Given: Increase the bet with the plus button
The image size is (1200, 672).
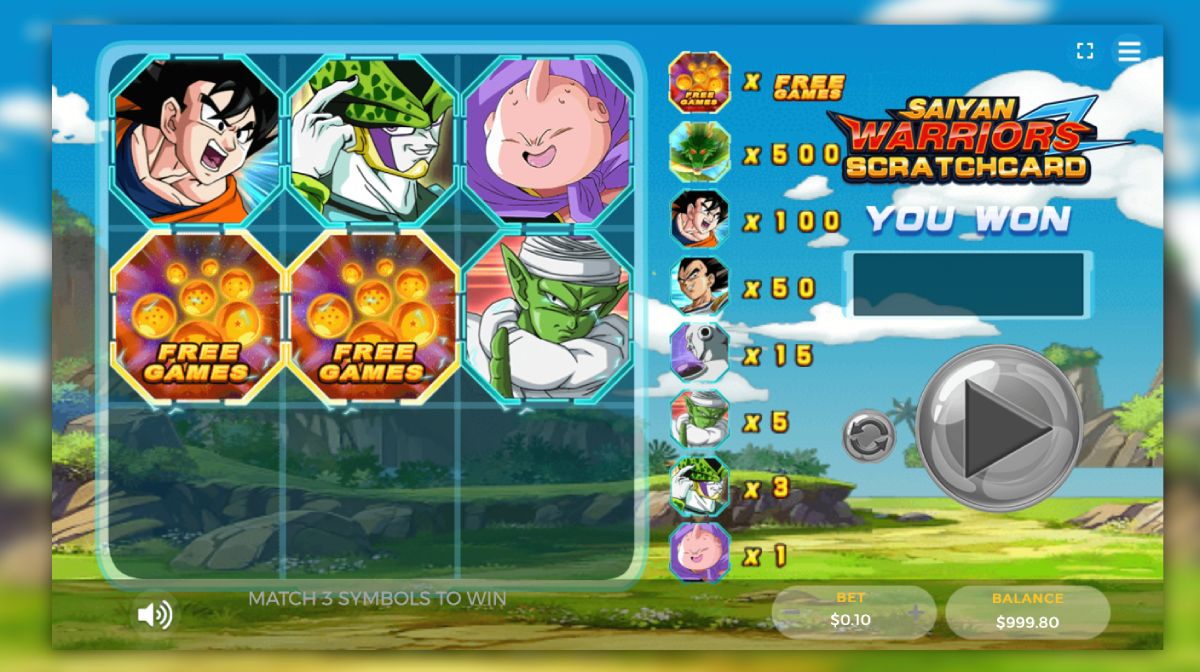Looking at the screenshot, I should (915, 612).
